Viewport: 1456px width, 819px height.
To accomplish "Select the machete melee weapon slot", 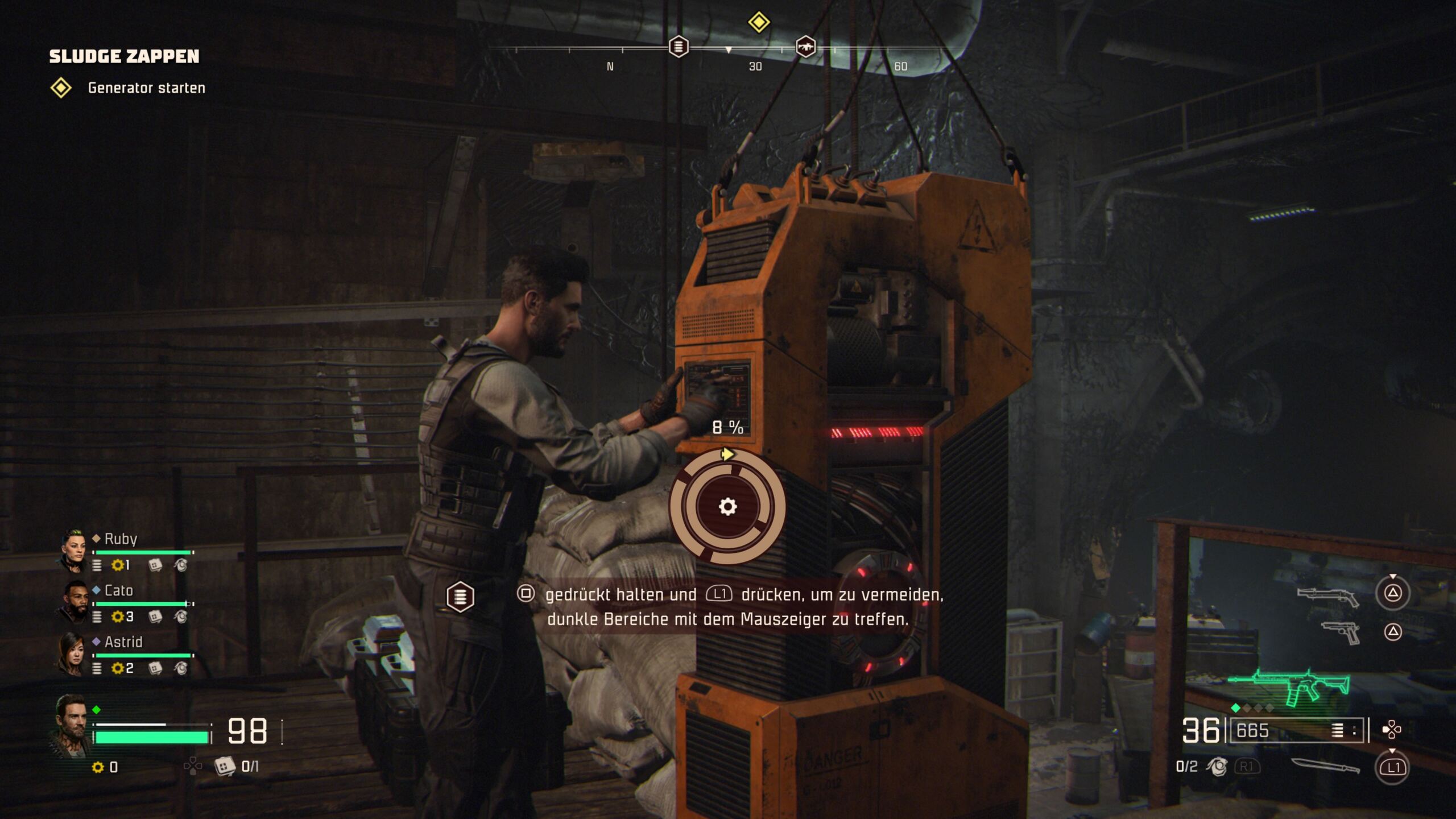I will [1325, 766].
